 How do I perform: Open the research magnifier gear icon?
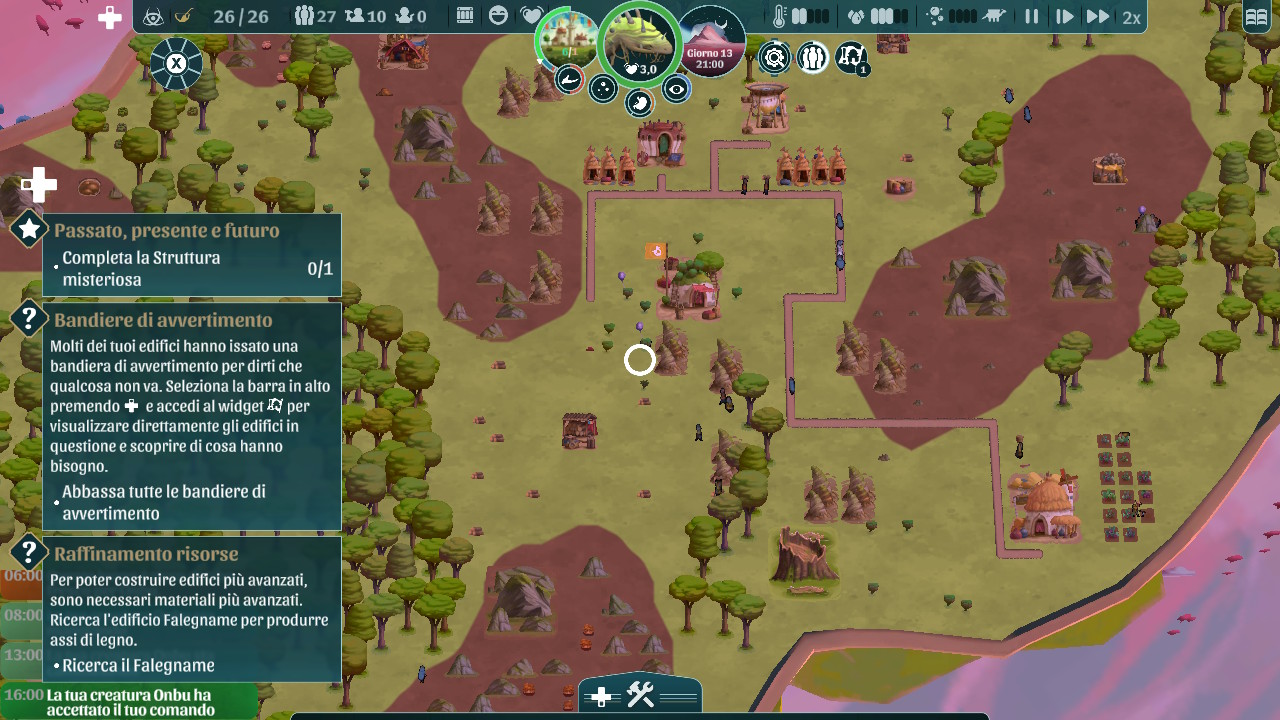[774, 58]
